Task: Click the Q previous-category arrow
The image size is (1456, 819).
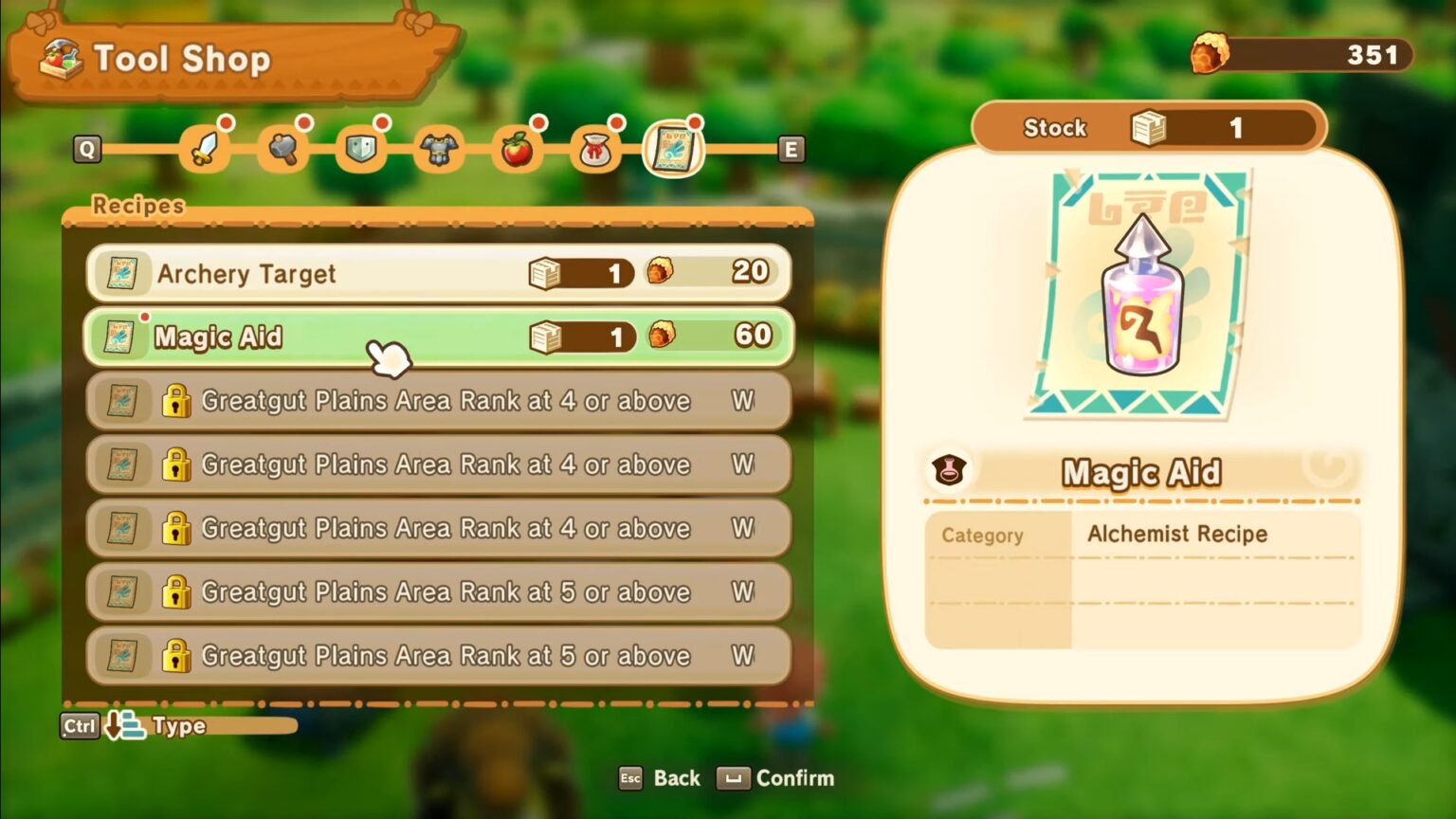Action: [x=86, y=150]
